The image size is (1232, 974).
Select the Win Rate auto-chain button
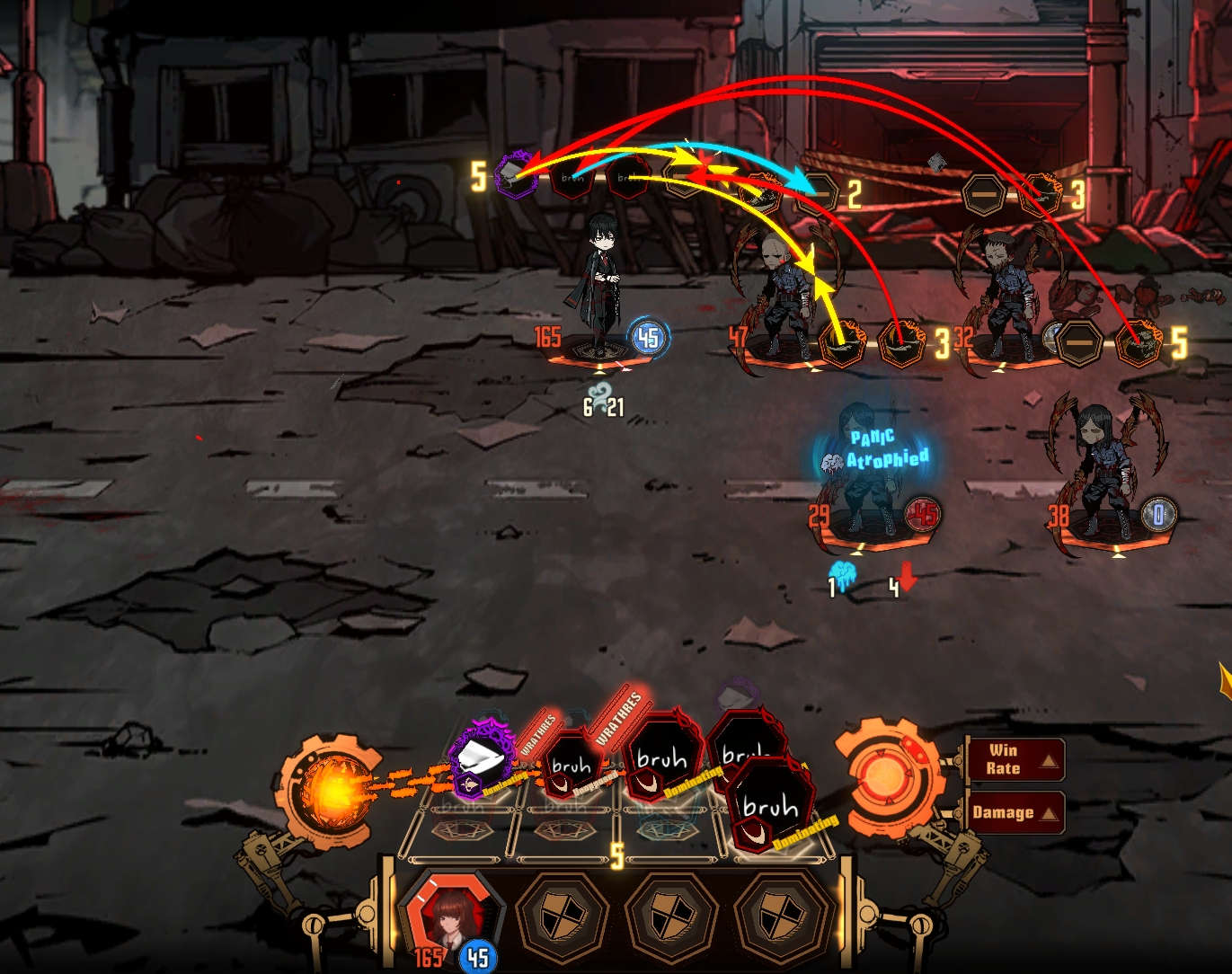[x=1014, y=760]
